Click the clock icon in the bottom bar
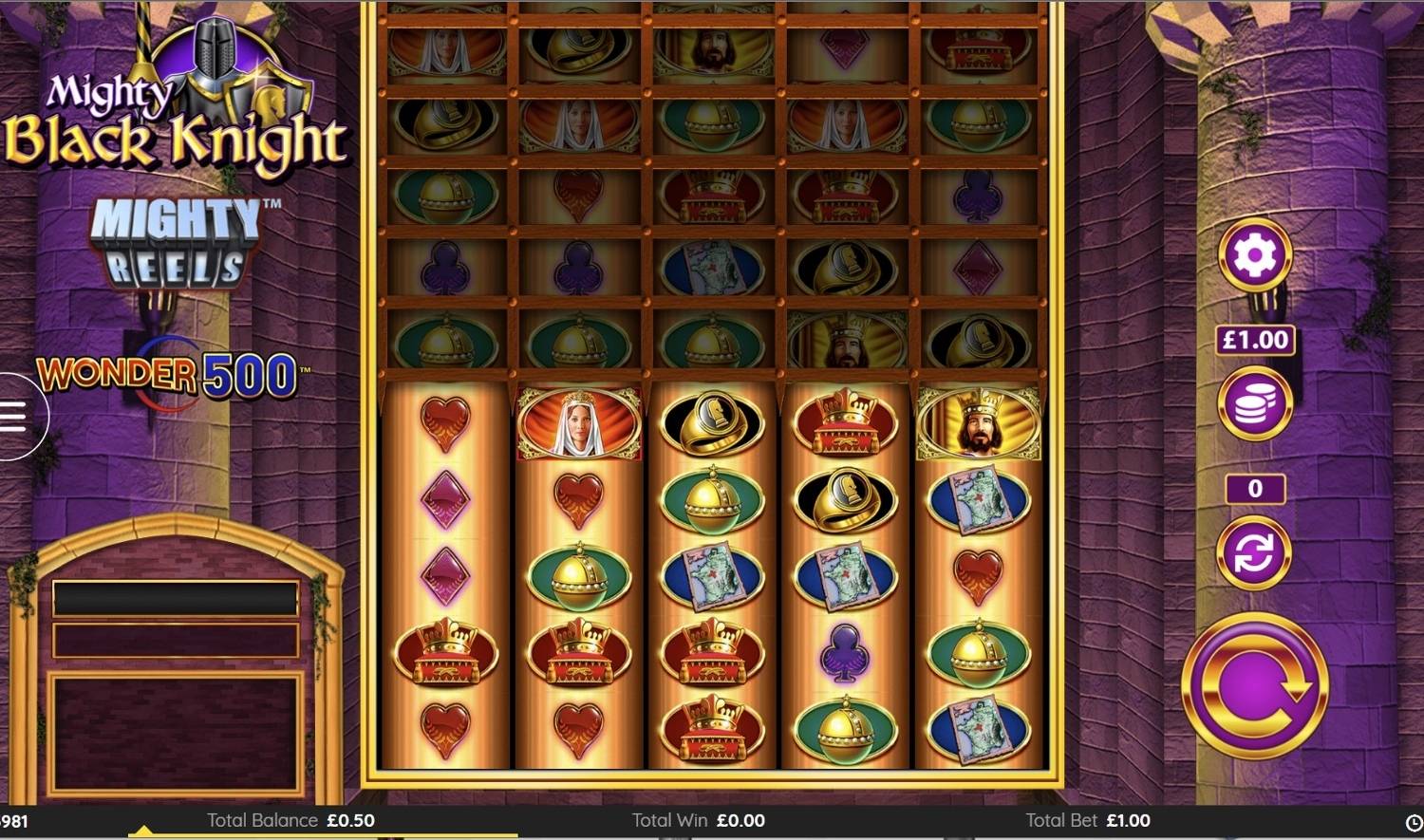The height and width of the screenshot is (840, 1424). click(x=1414, y=822)
